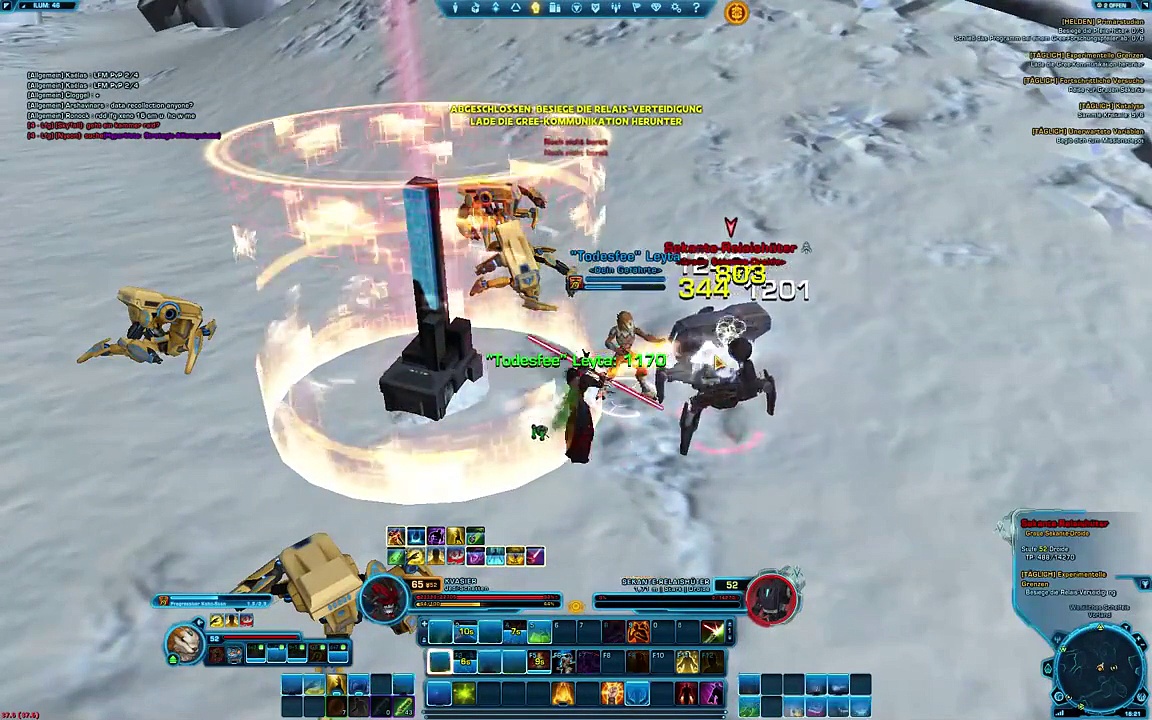Activate the green starburst ability on bottom bar
Screen dimensions: 1152x720
click(465, 693)
